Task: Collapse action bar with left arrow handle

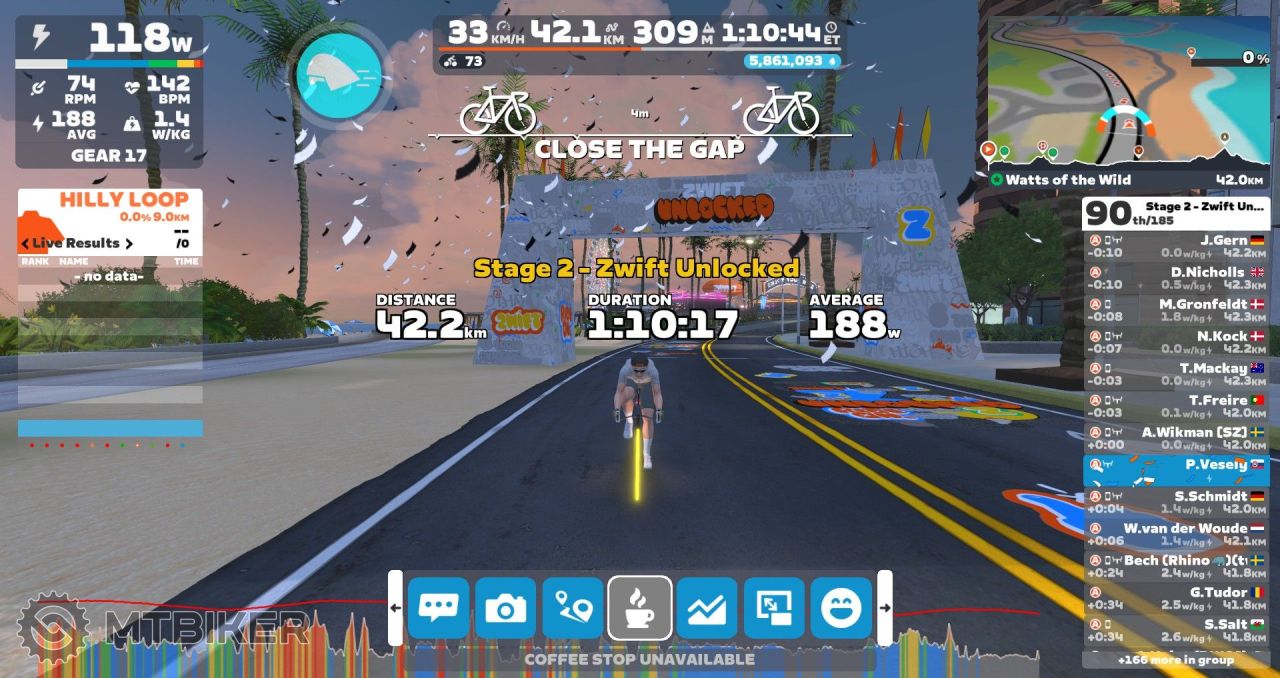Action: point(395,608)
